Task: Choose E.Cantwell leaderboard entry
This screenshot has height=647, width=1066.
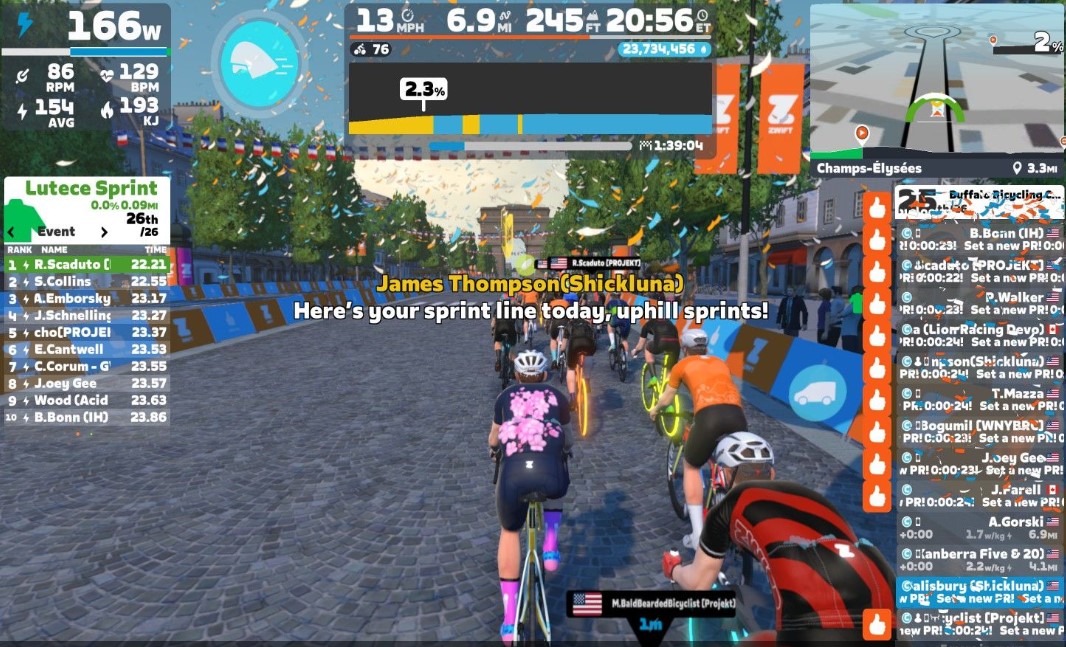Action: 87,349
